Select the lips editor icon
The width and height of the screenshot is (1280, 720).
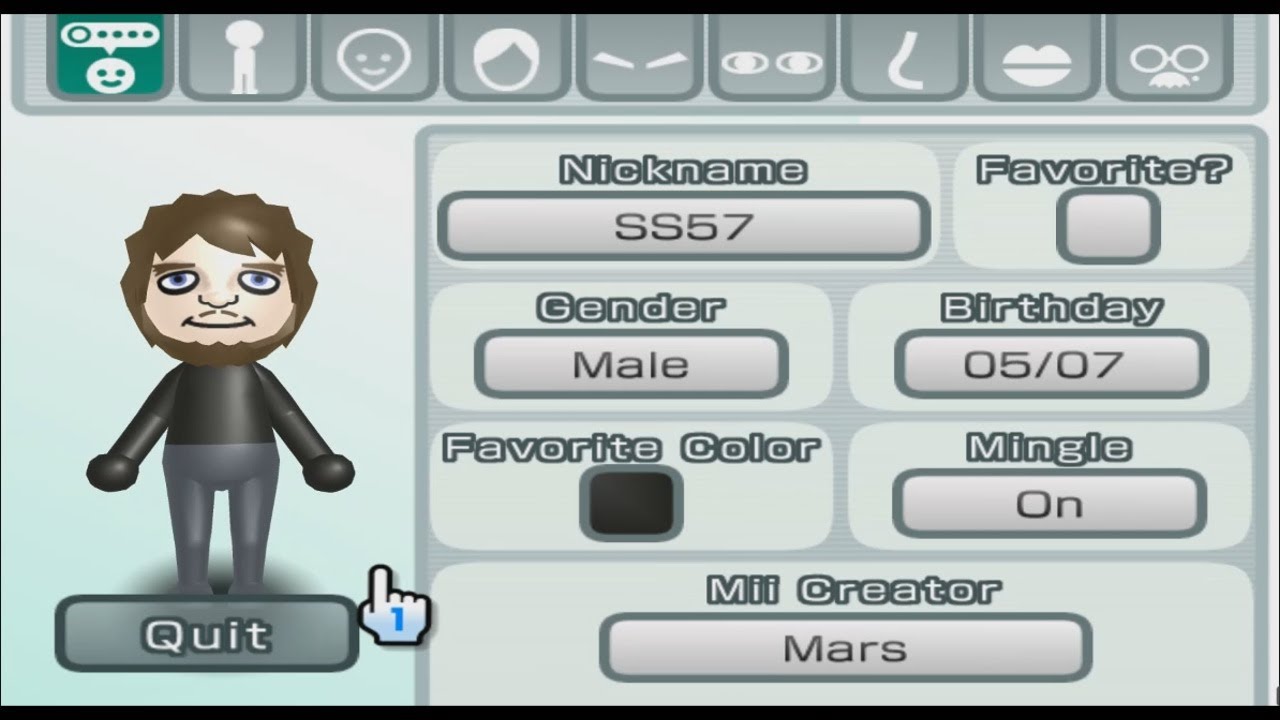tap(1035, 55)
